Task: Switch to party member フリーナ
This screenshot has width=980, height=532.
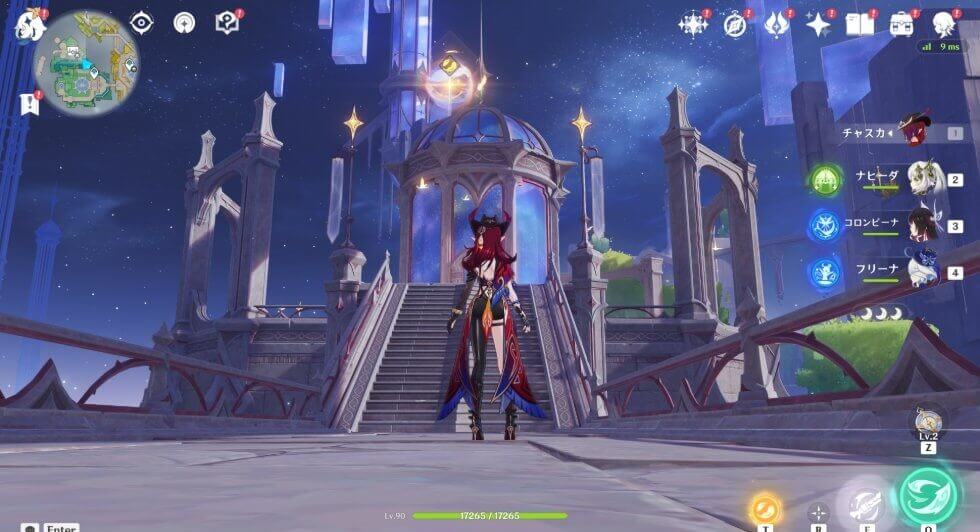Action: coord(925,271)
